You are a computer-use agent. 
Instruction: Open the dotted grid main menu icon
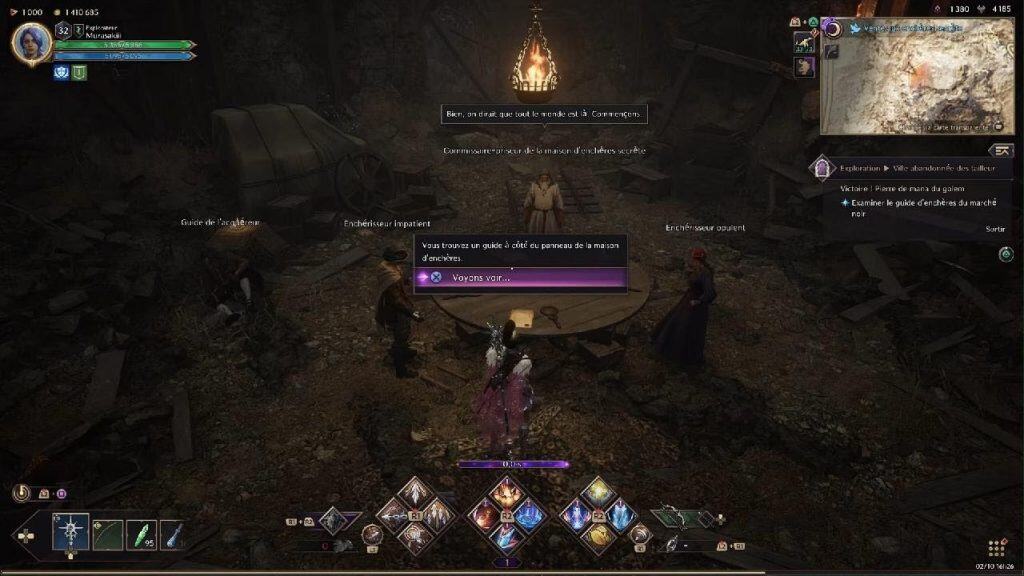pos(996,548)
